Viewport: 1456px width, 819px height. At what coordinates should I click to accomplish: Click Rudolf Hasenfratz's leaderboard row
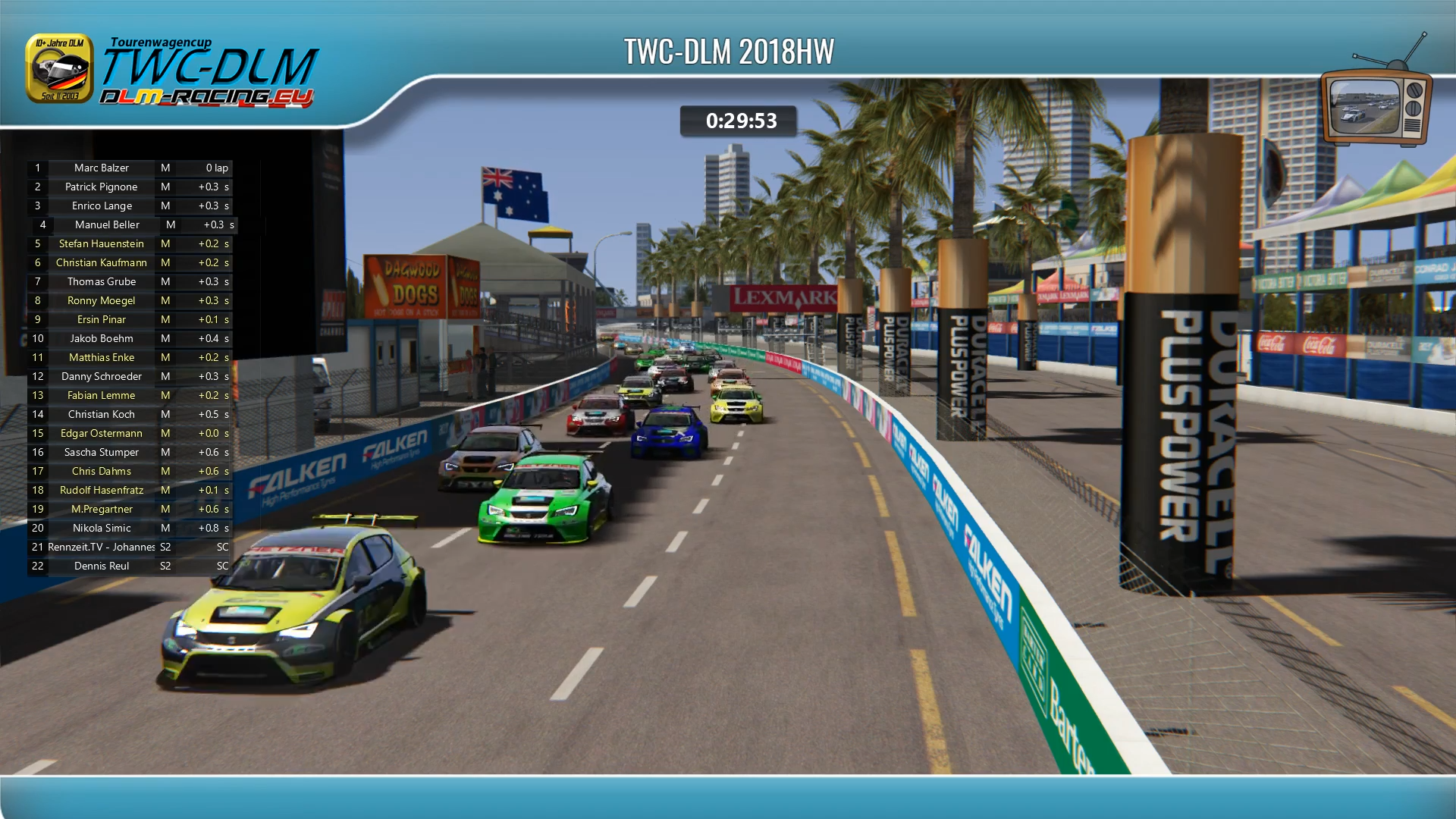[x=102, y=490]
